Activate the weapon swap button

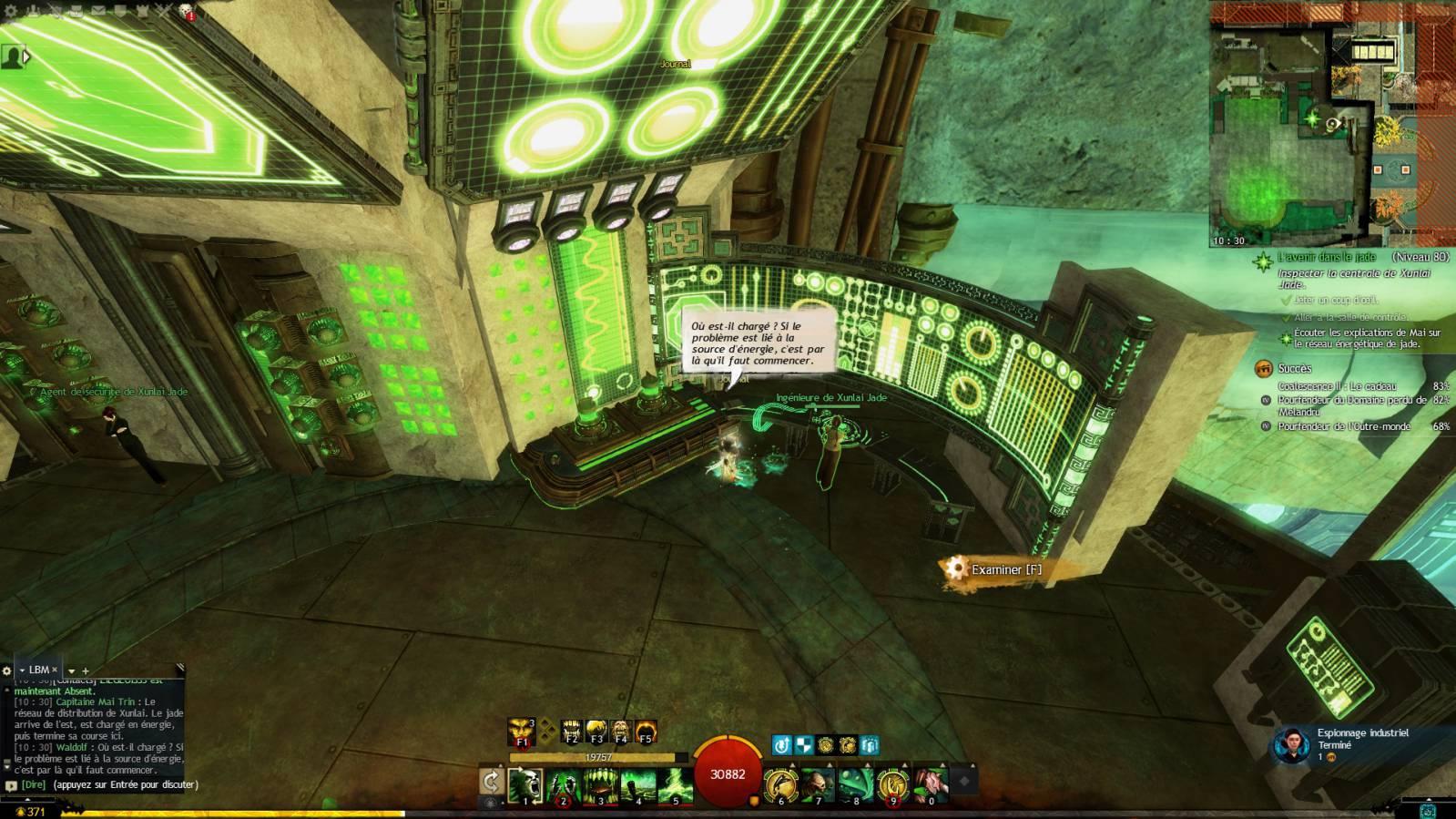click(x=492, y=782)
